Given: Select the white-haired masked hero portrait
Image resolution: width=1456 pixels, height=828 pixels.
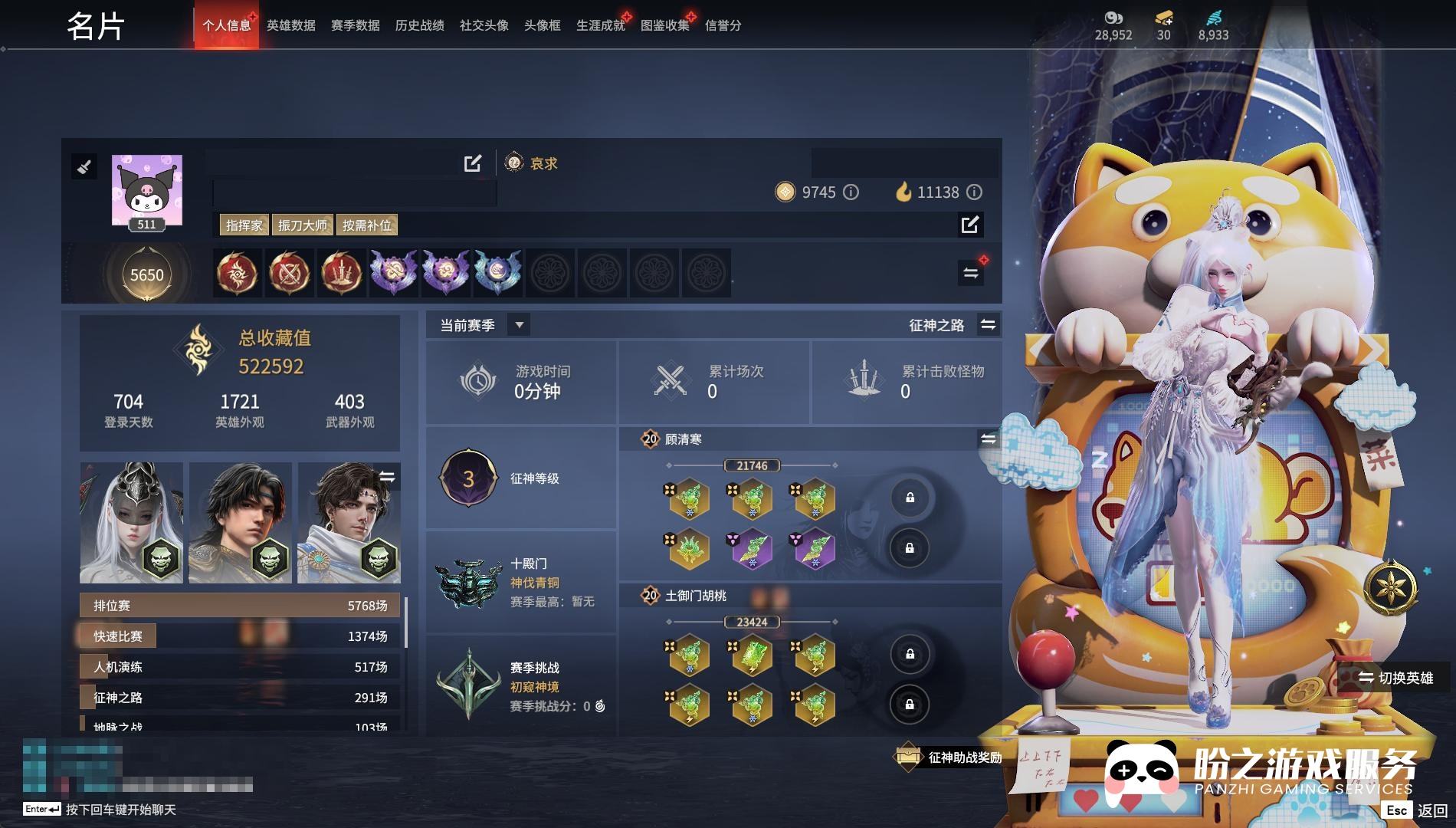Looking at the screenshot, I should pos(131,522).
